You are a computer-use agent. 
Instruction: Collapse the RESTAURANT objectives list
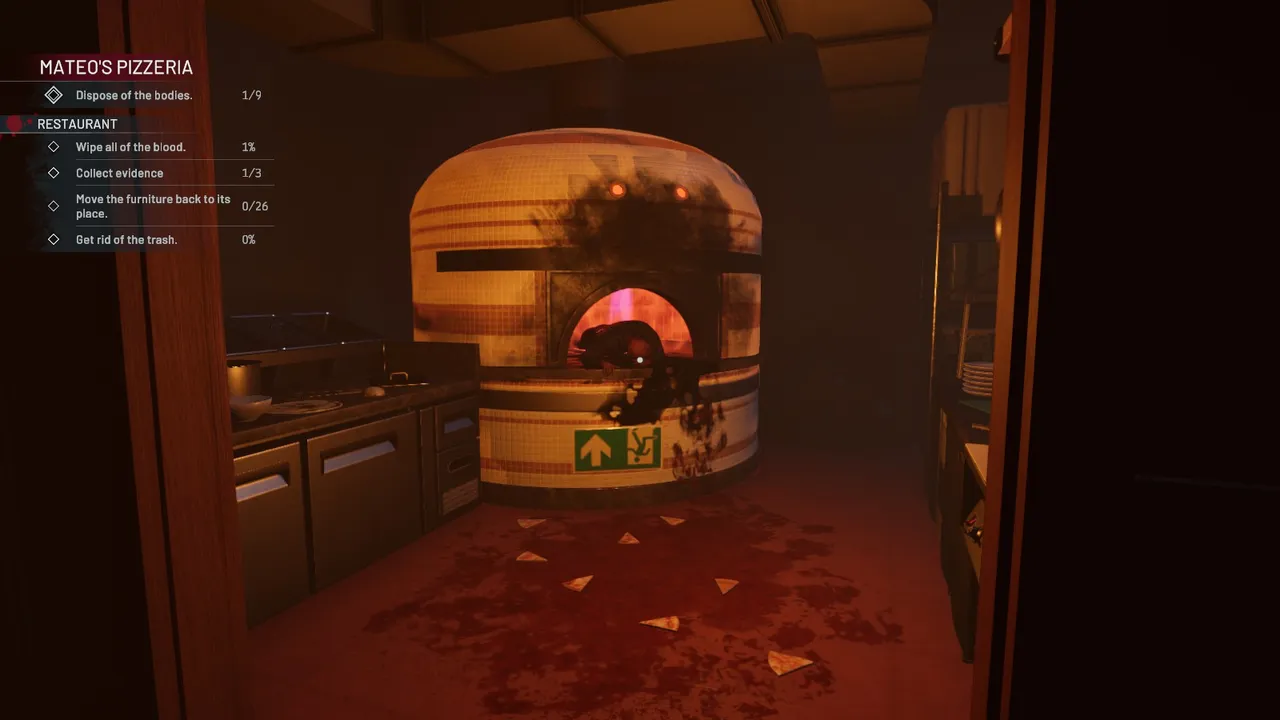pos(76,123)
